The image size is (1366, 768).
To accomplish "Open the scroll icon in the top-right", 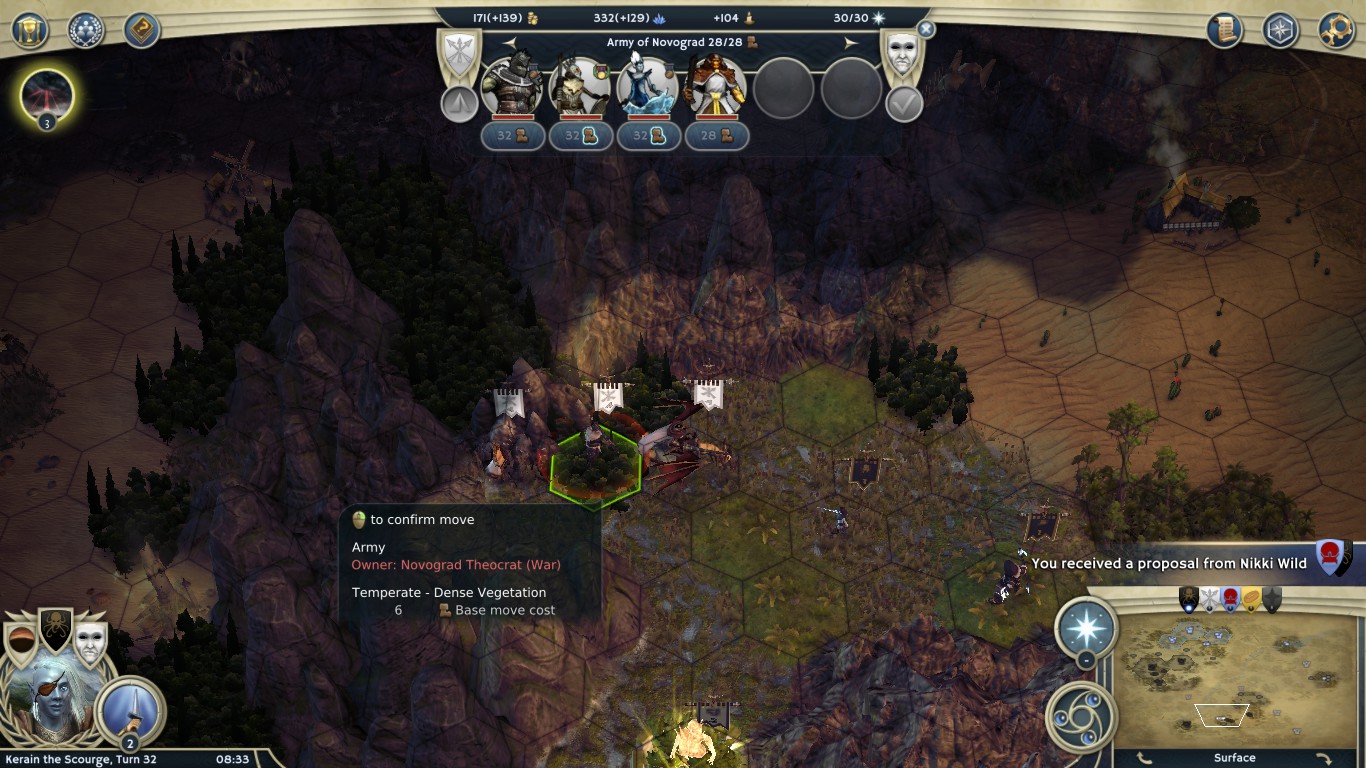I will (x=1224, y=30).
